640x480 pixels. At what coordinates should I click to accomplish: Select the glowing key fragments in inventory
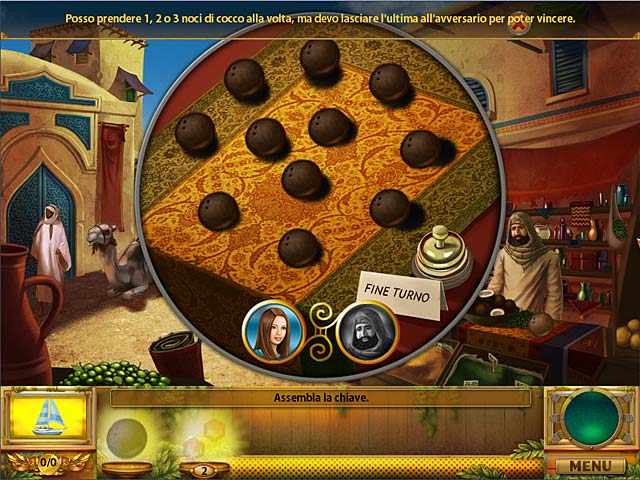(198, 440)
